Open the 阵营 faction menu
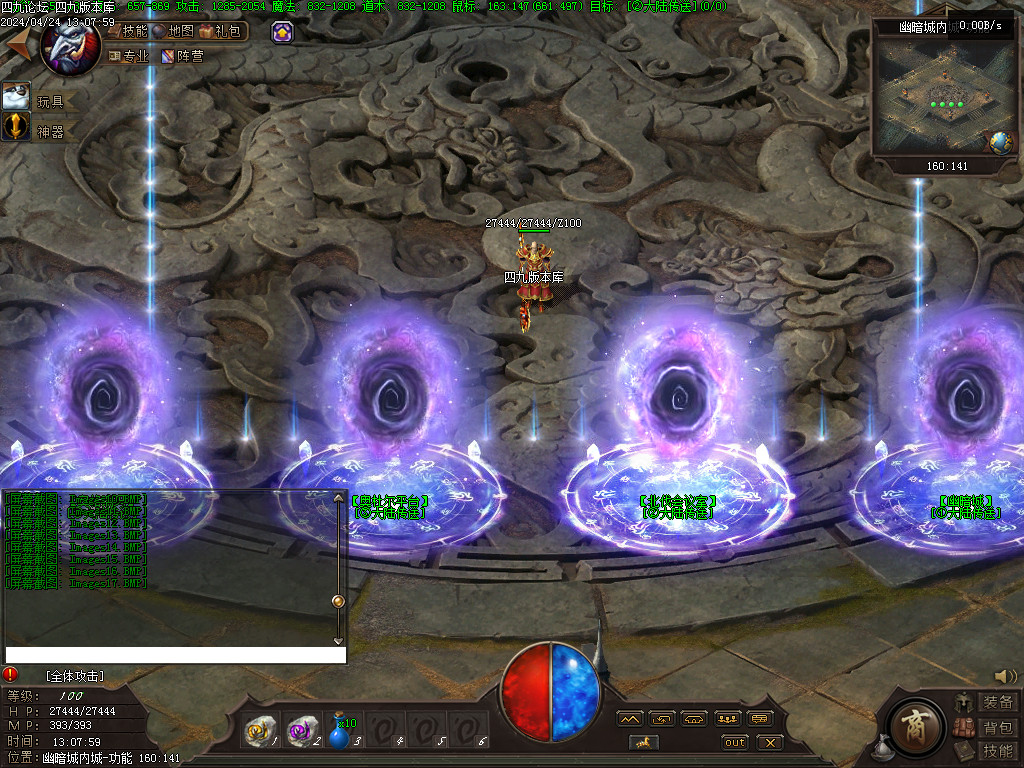The height and width of the screenshot is (768, 1024). pos(182,56)
